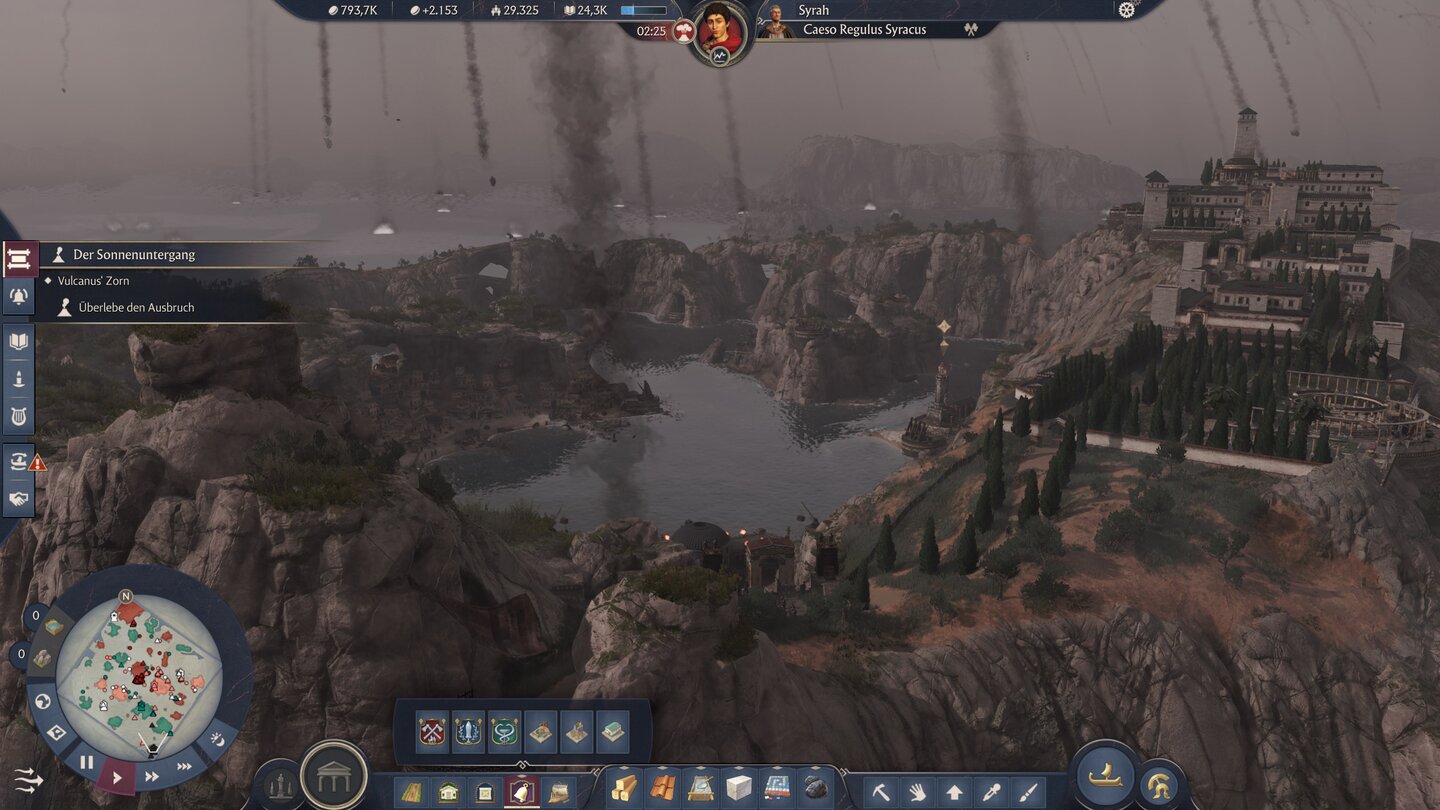Use the eyedropper copy tool
This screenshot has width=1440, height=810.
991,792
